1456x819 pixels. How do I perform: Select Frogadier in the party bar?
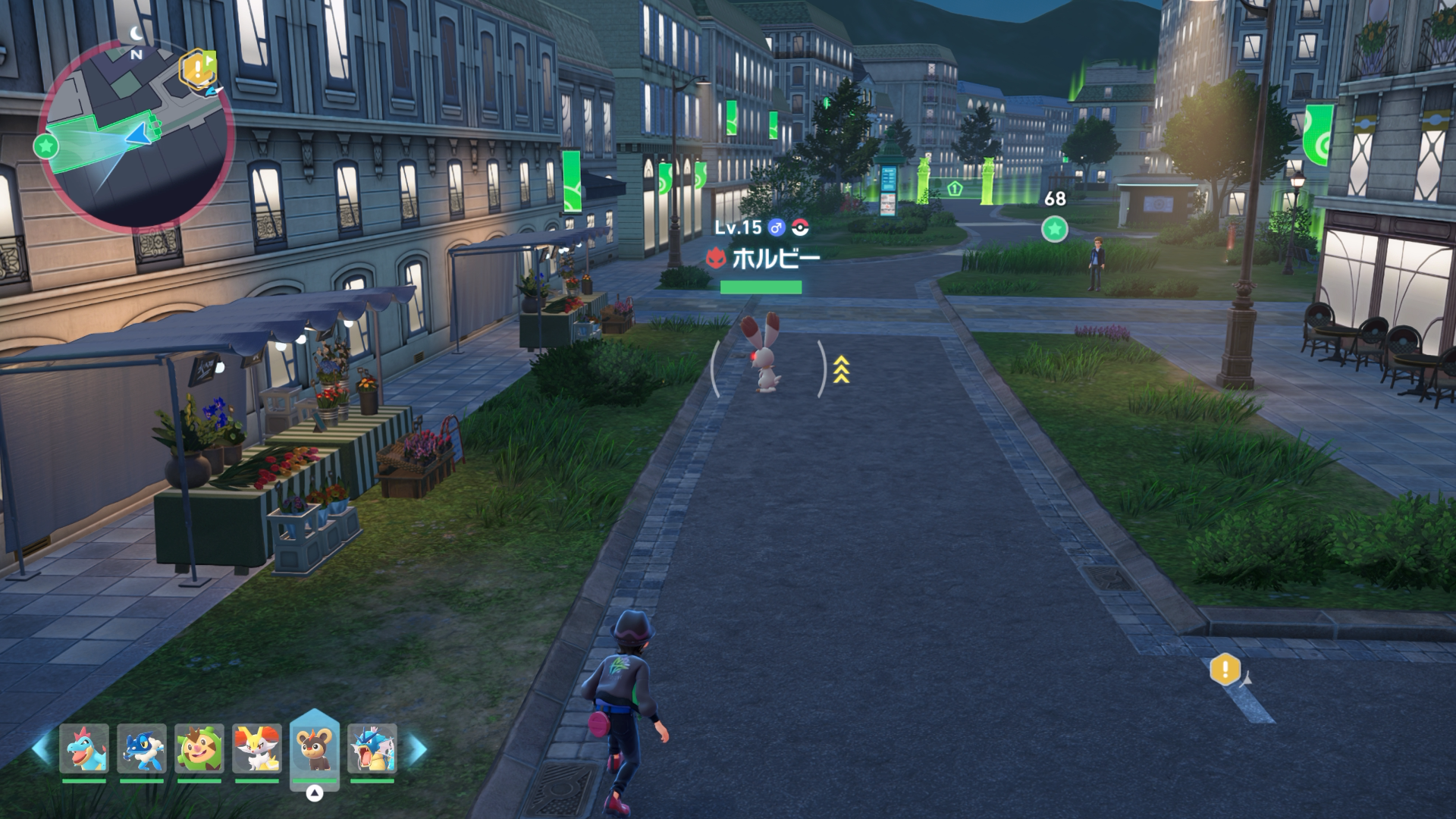click(x=142, y=748)
